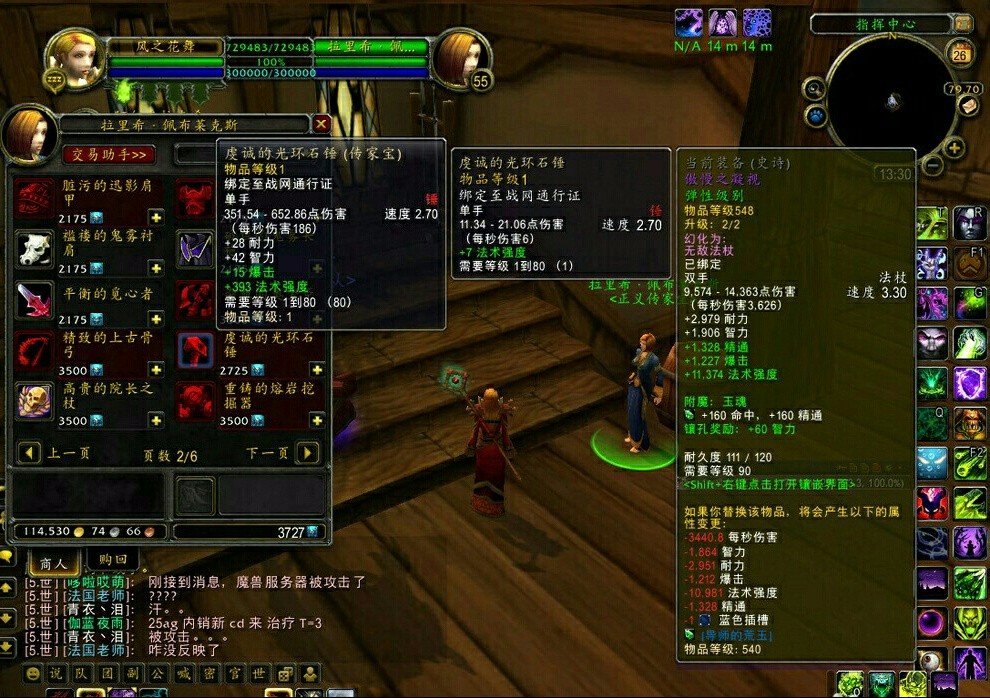990x698 pixels.
Task: Select the 高贵的院长之杖 staff item
Action: pos(35,400)
